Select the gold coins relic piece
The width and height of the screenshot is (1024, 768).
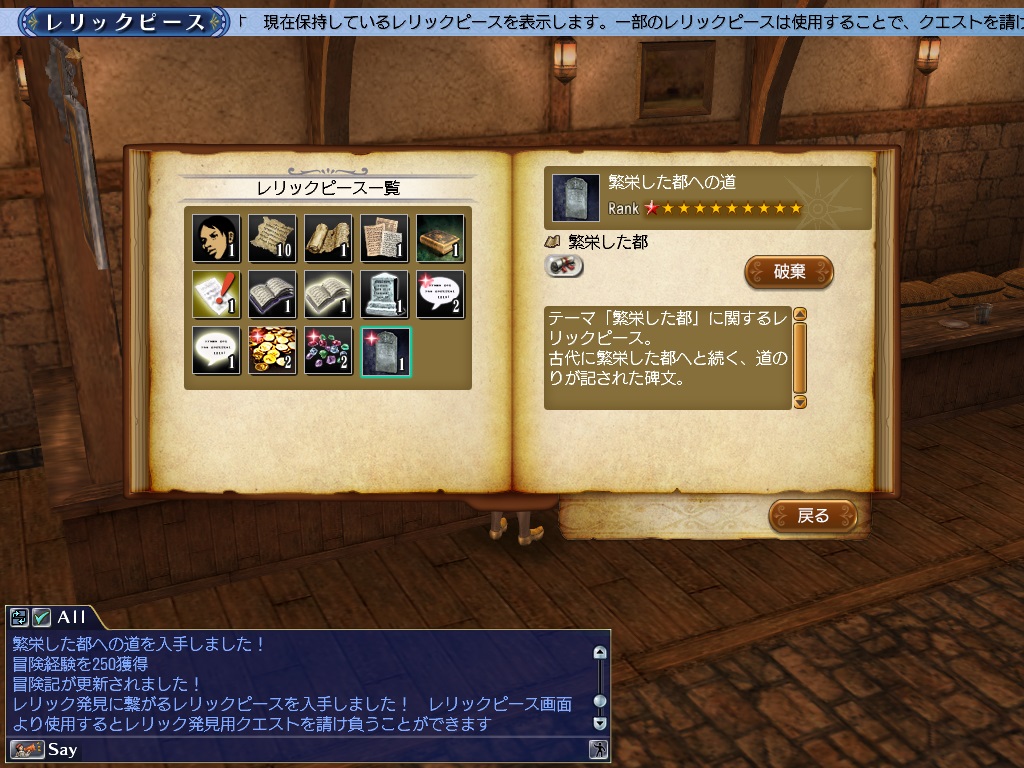(x=273, y=350)
